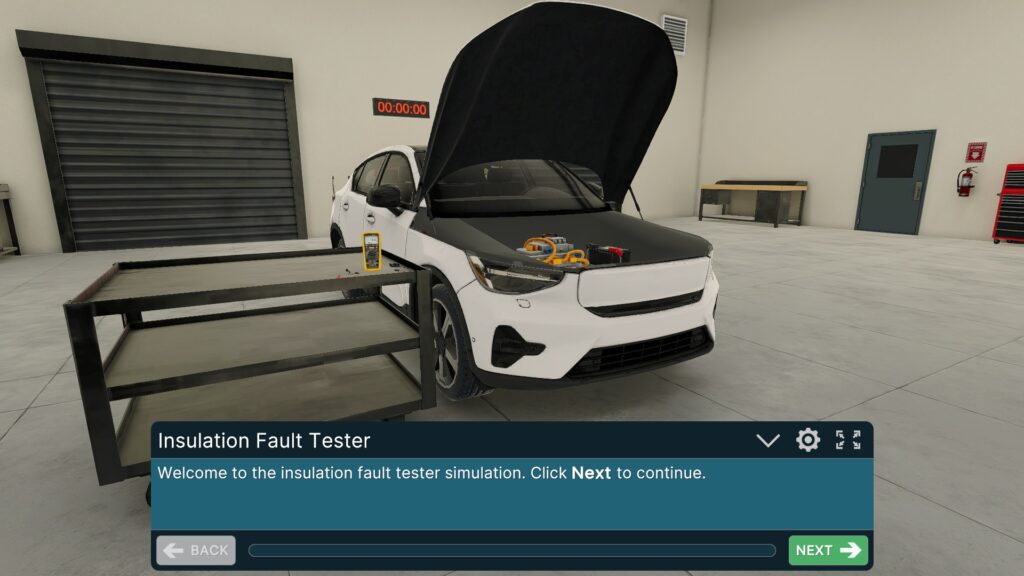Collapse the instruction panel with the chevron
This screenshot has width=1024, height=576.
[x=768, y=440]
